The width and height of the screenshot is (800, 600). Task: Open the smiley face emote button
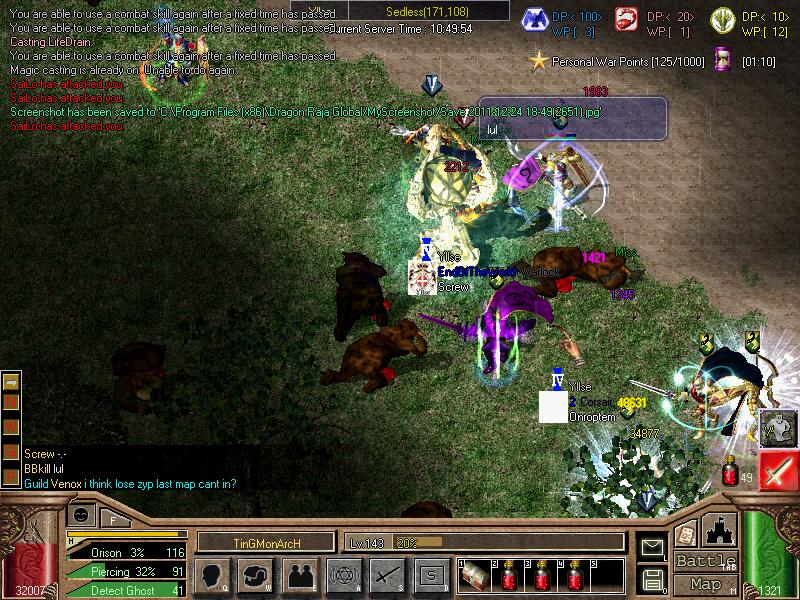80,515
